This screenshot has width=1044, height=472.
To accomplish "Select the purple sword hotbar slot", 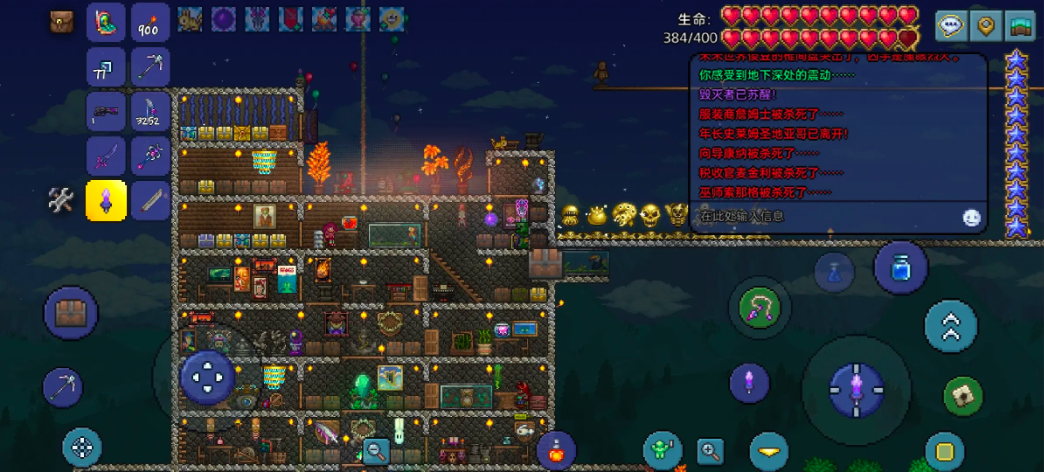I will tap(105, 155).
